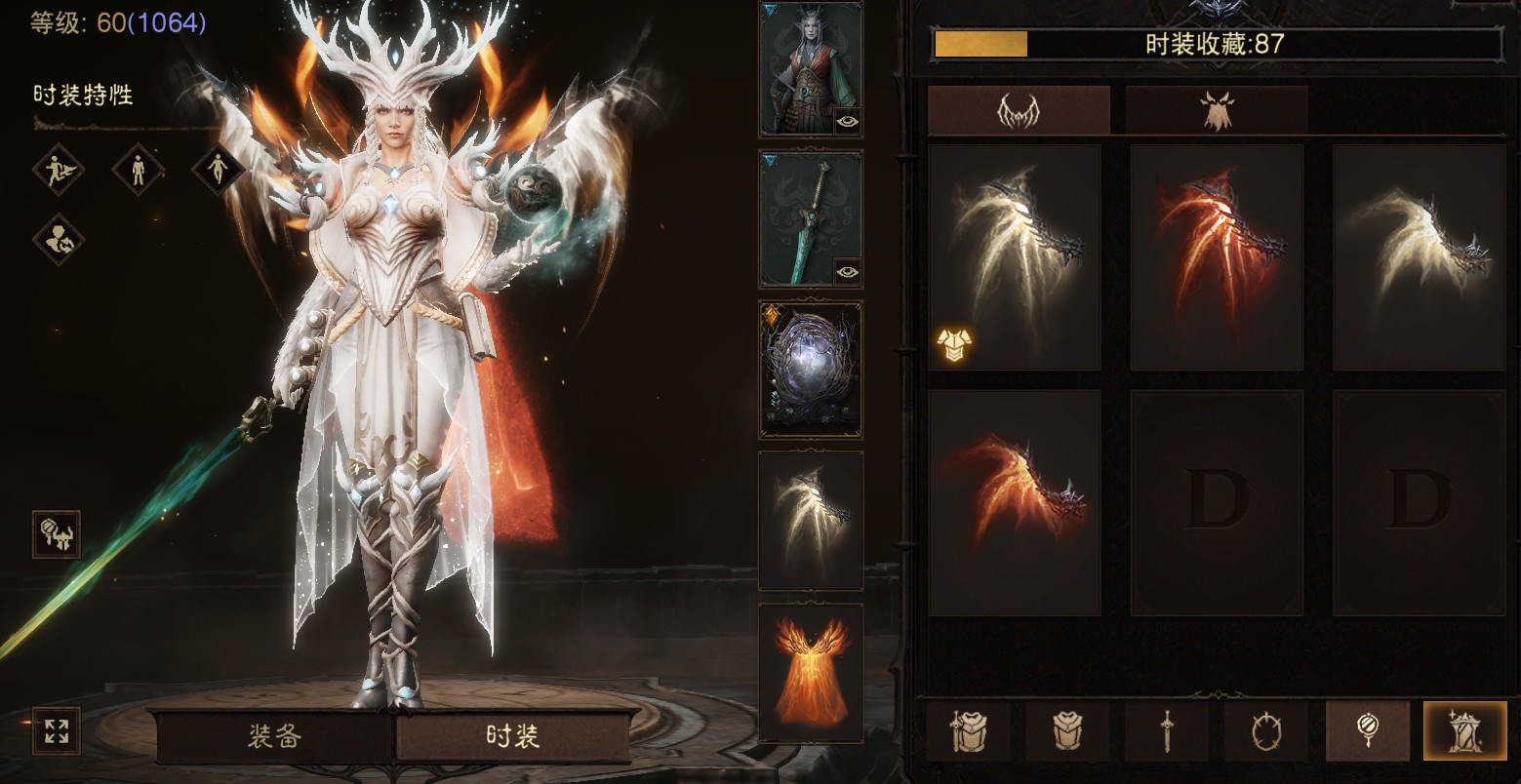This screenshot has height=784, width=1521.
Task: Select the equipped white wings in the collection grid
Action: coord(1014,257)
